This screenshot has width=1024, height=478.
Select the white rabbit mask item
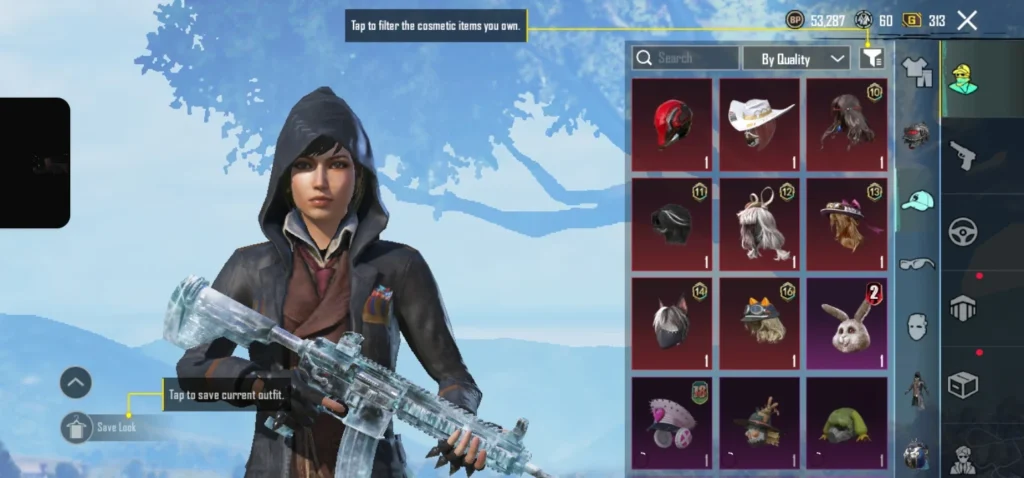point(847,324)
